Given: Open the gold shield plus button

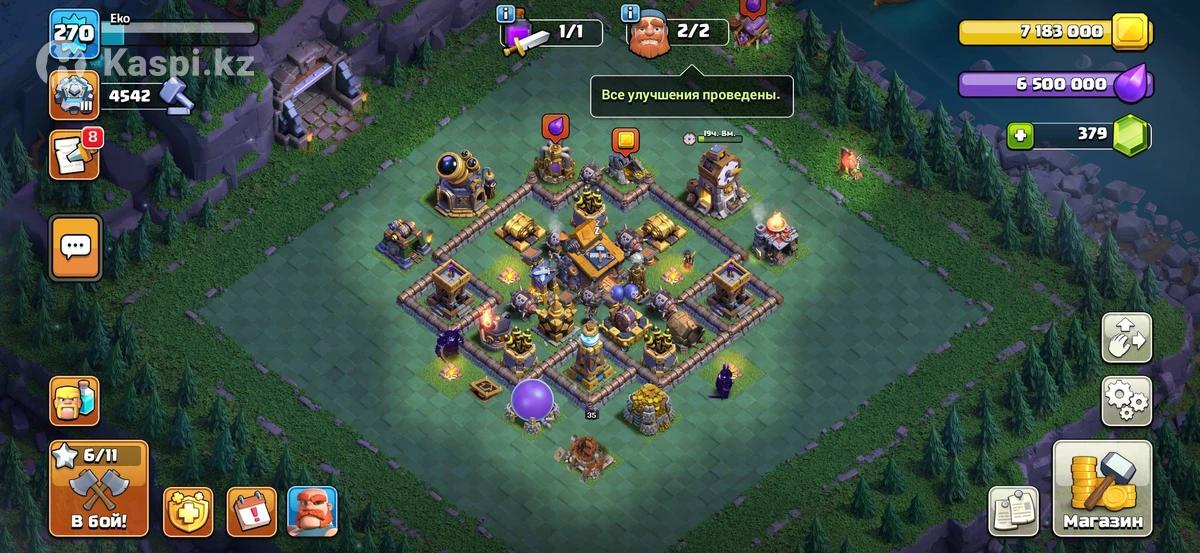Looking at the screenshot, I should tap(188, 511).
